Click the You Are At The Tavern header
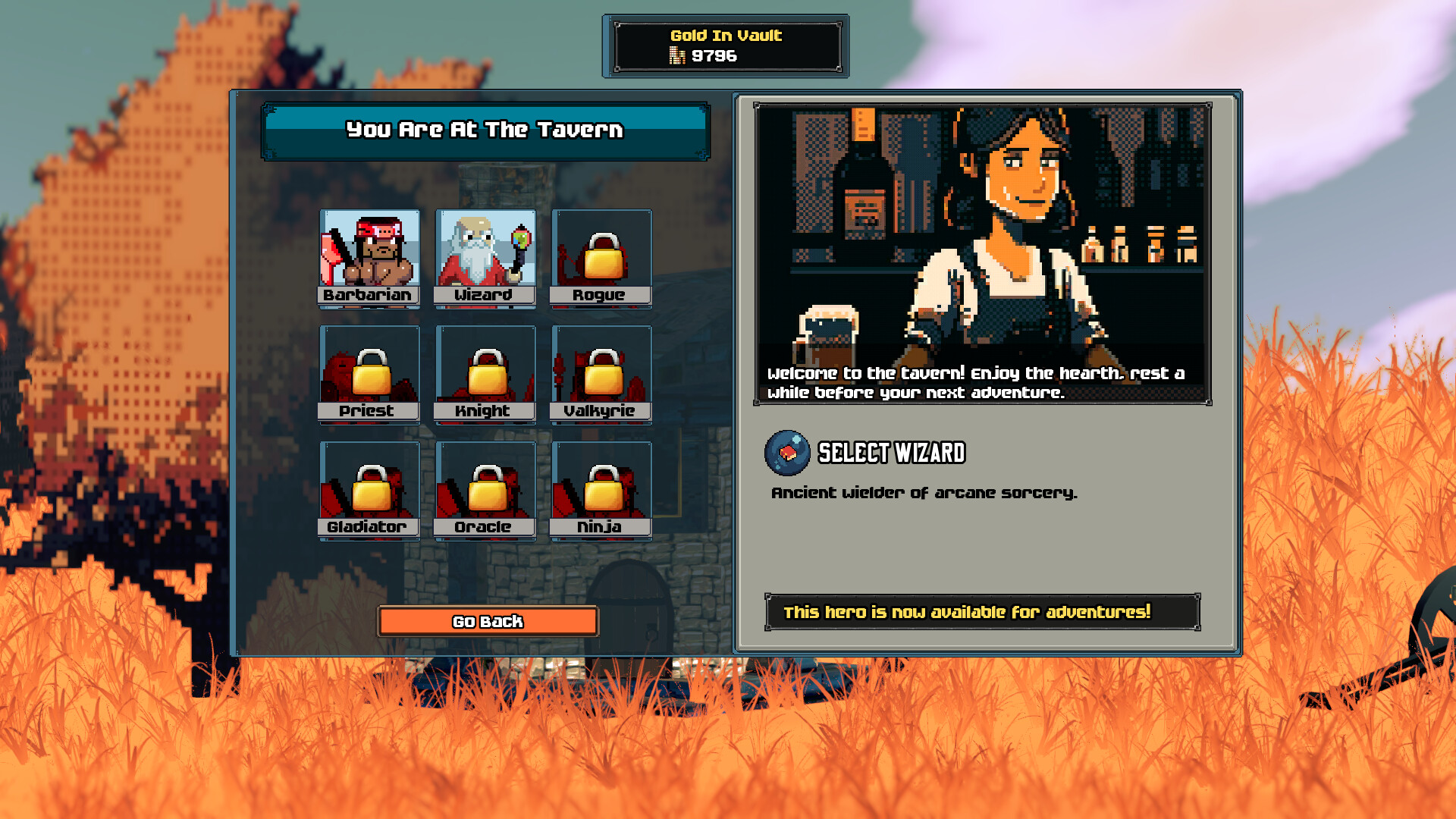The height and width of the screenshot is (819, 1456). coord(484,130)
